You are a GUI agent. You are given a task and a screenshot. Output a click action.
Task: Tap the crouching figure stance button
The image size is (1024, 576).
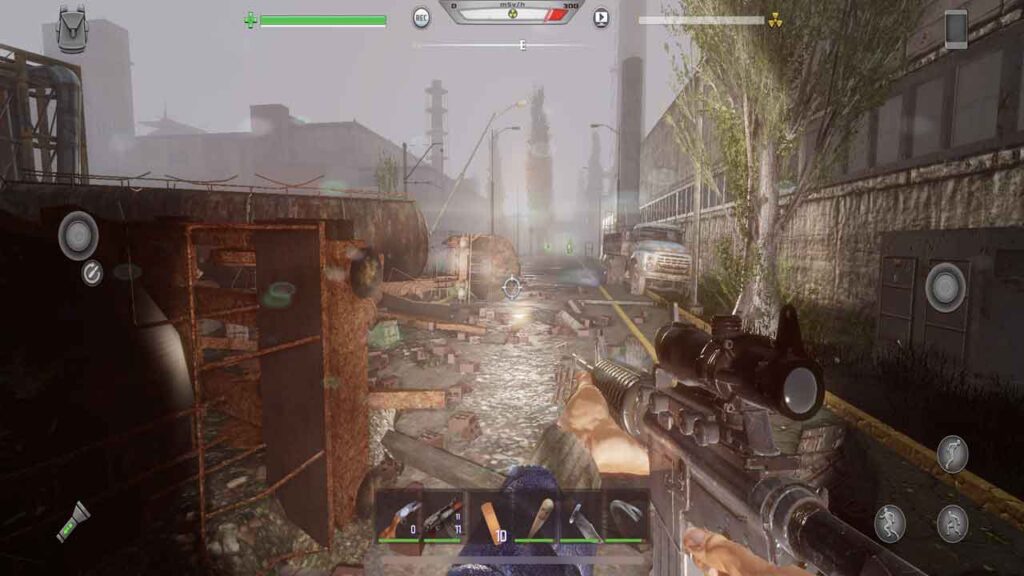(952, 522)
